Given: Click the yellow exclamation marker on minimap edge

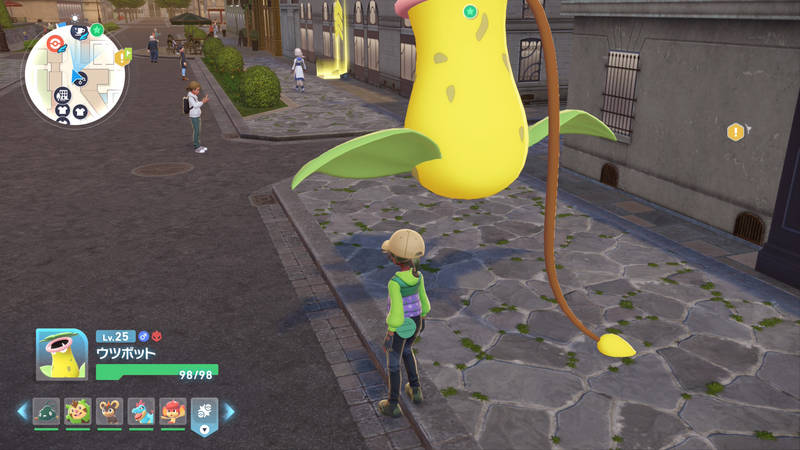Looking at the screenshot, I should pyautogui.click(x=122, y=57).
